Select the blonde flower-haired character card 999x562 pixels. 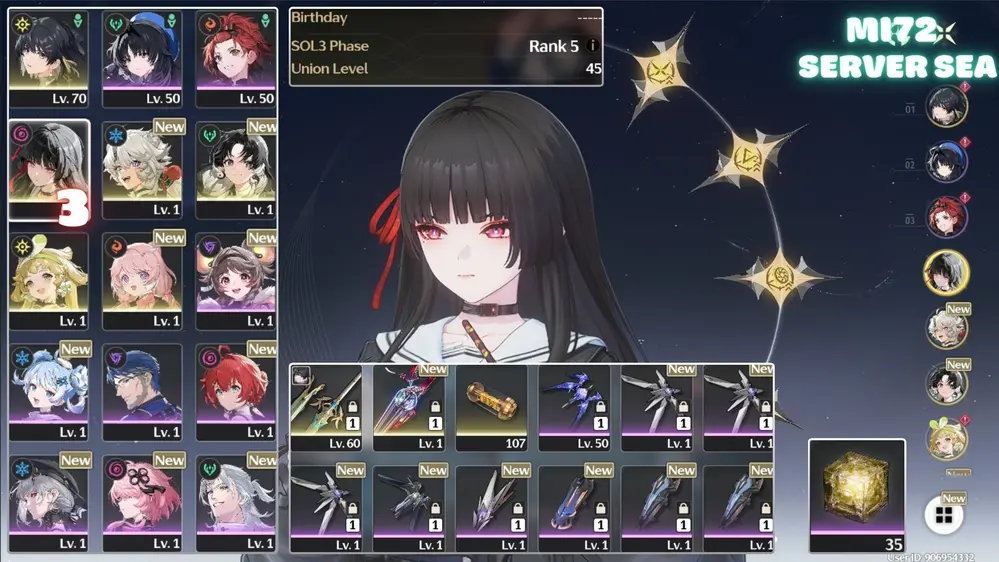pyautogui.click(x=48, y=281)
